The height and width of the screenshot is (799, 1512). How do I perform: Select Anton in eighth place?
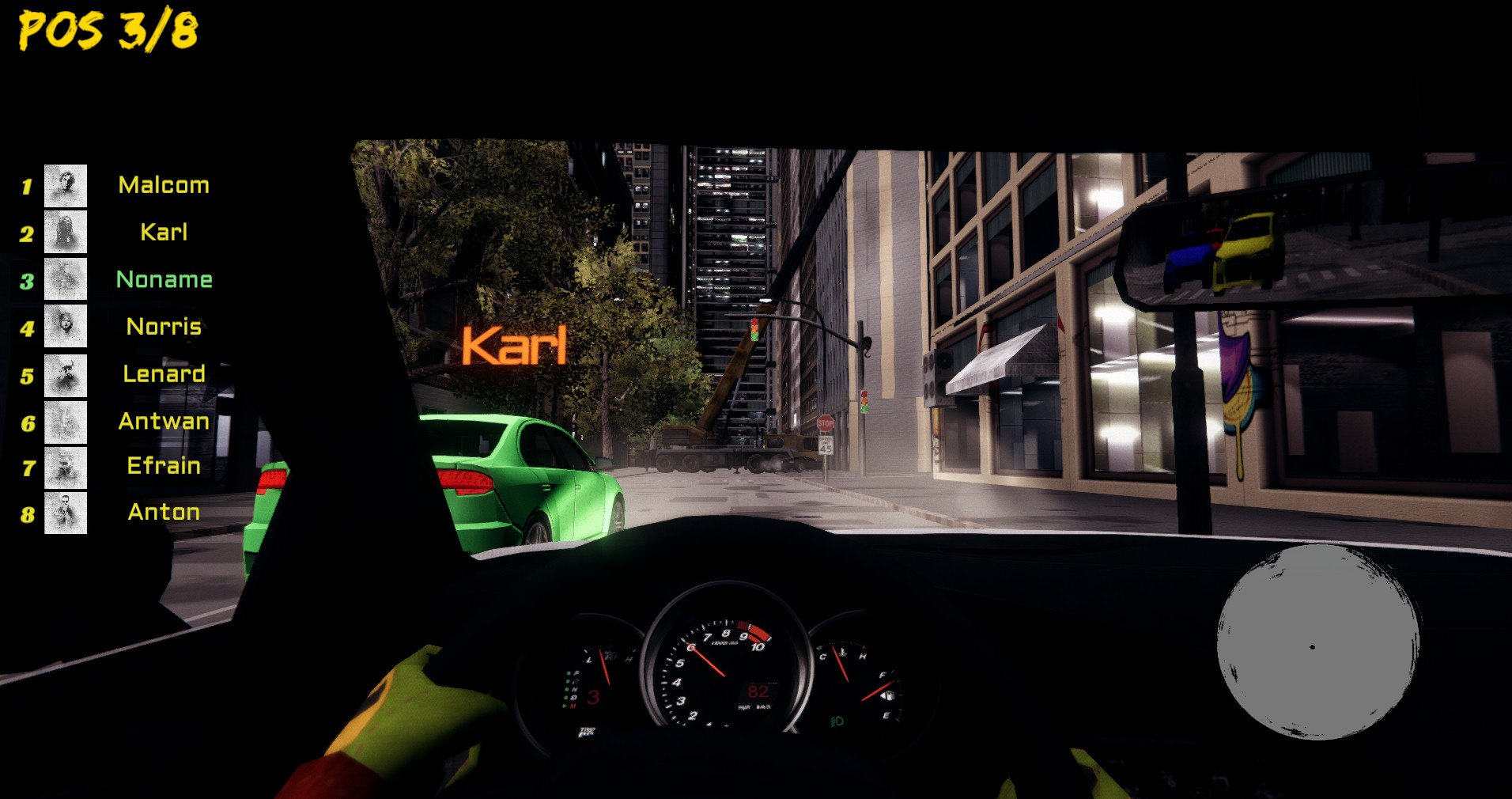pyautogui.click(x=163, y=512)
